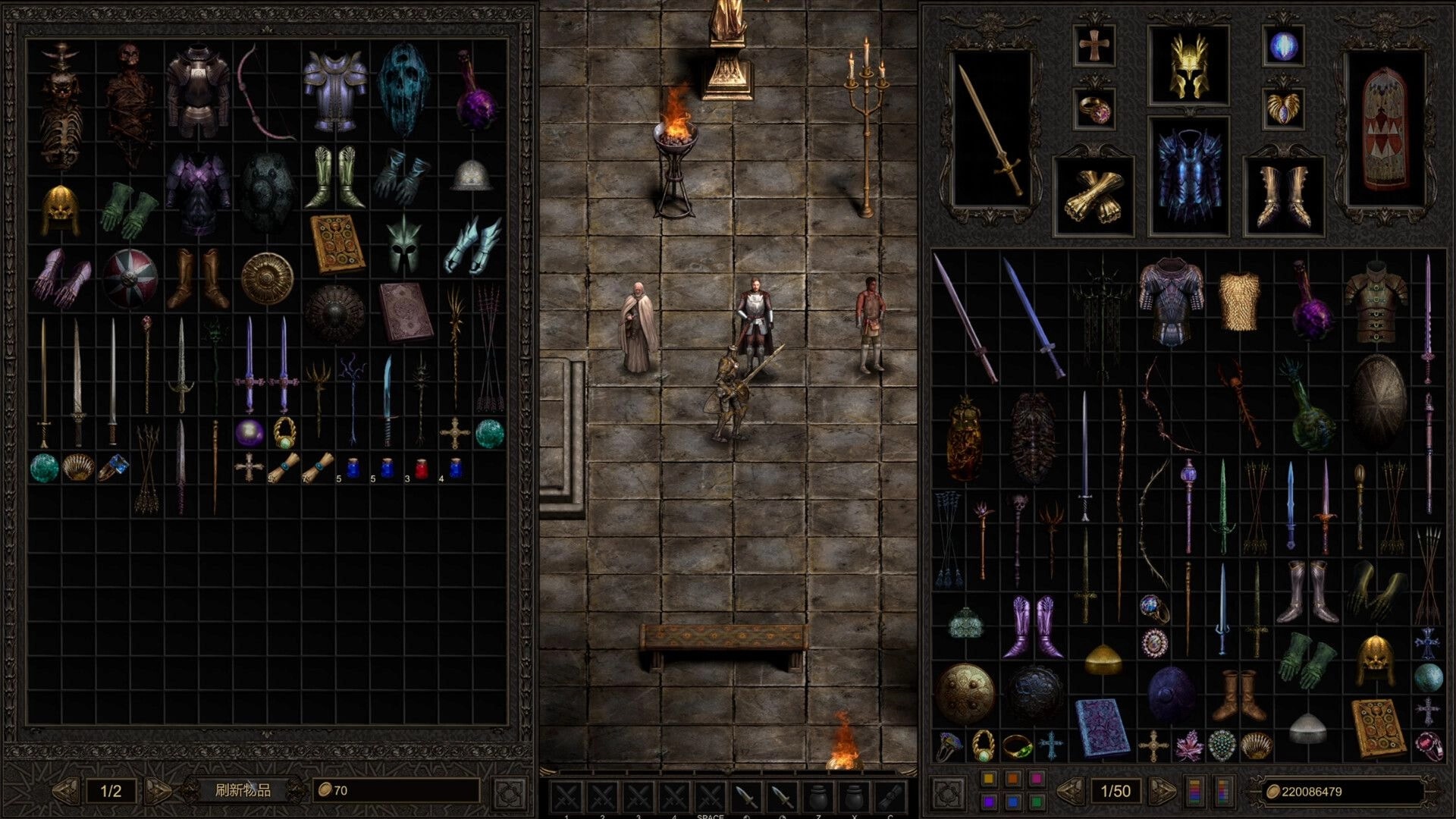The height and width of the screenshot is (819, 1456).
Task: Select the gold gauntlets equipment slot
Action: pyautogui.click(x=1095, y=194)
